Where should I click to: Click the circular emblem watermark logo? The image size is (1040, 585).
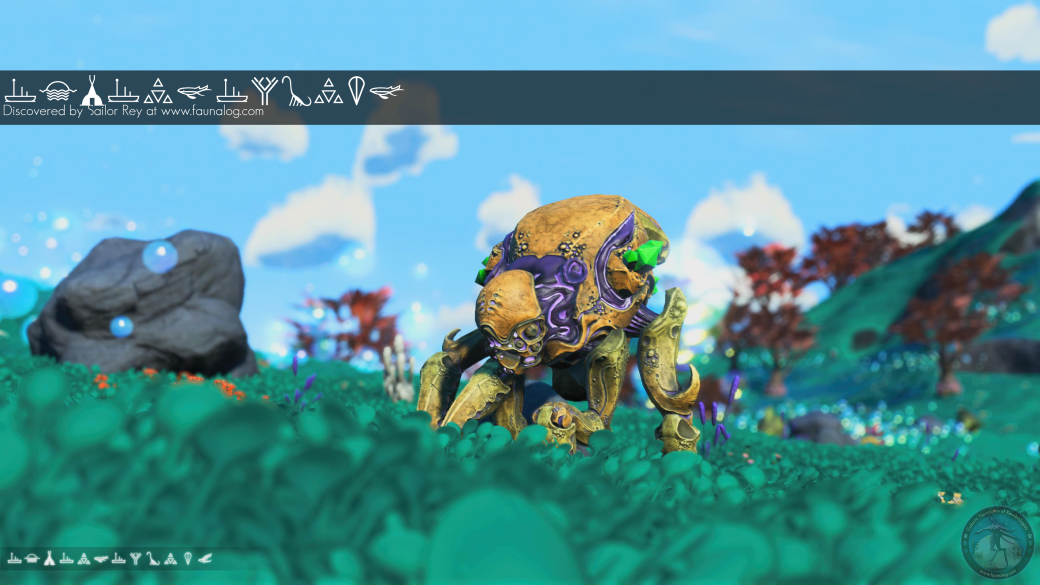tap(998, 542)
